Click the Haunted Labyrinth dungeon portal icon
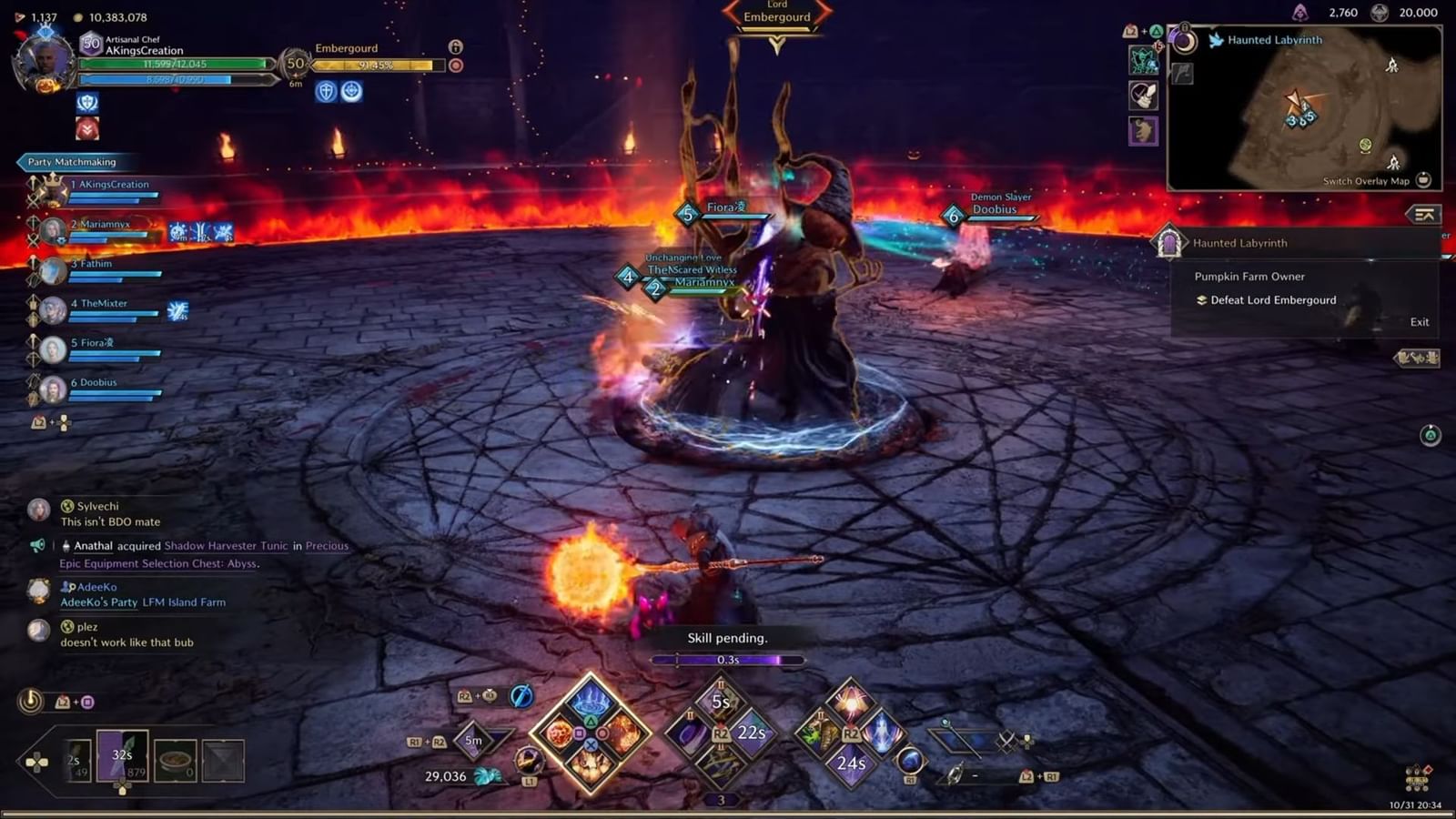The image size is (1456, 819). click(x=1168, y=243)
